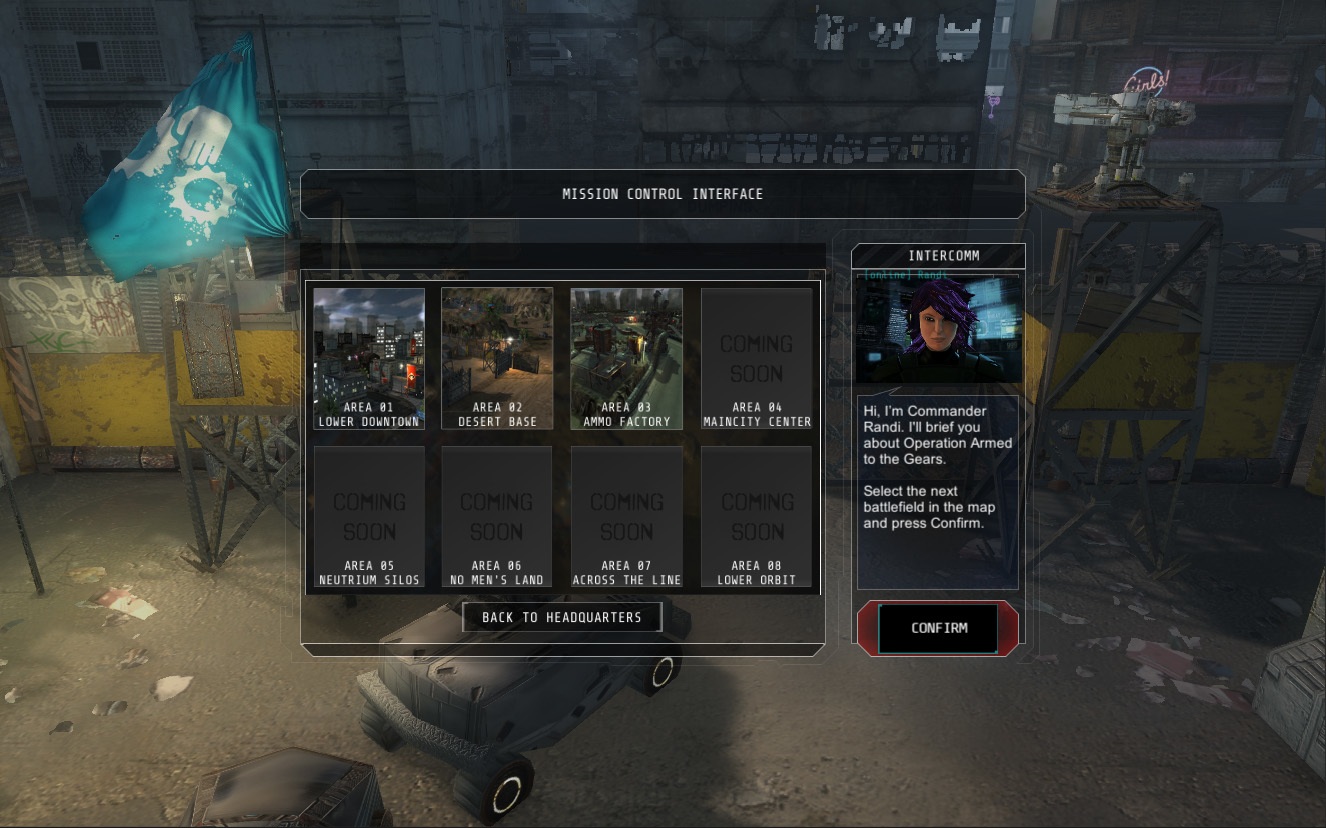Screen dimensions: 1326x828
Task: Click the mission briefing text panel
Action: point(937,490)
